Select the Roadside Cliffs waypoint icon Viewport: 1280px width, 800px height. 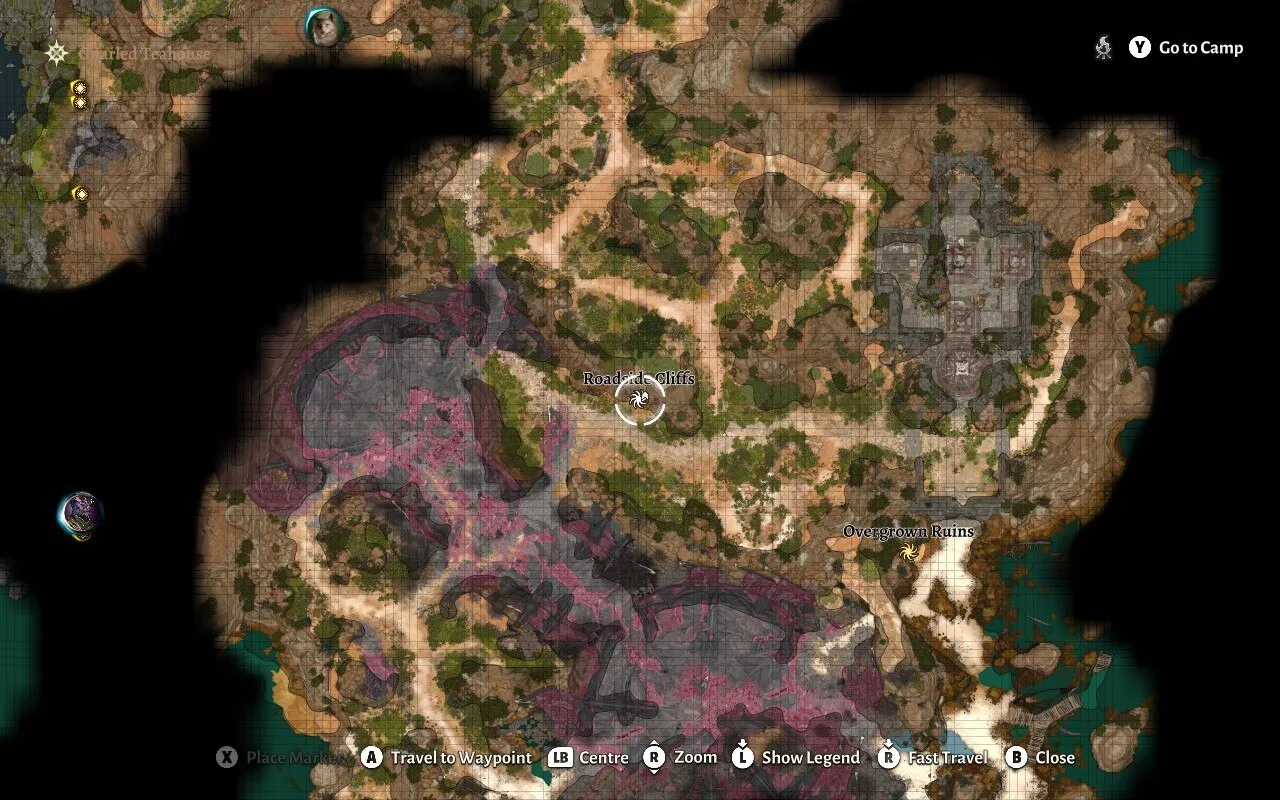637,401
